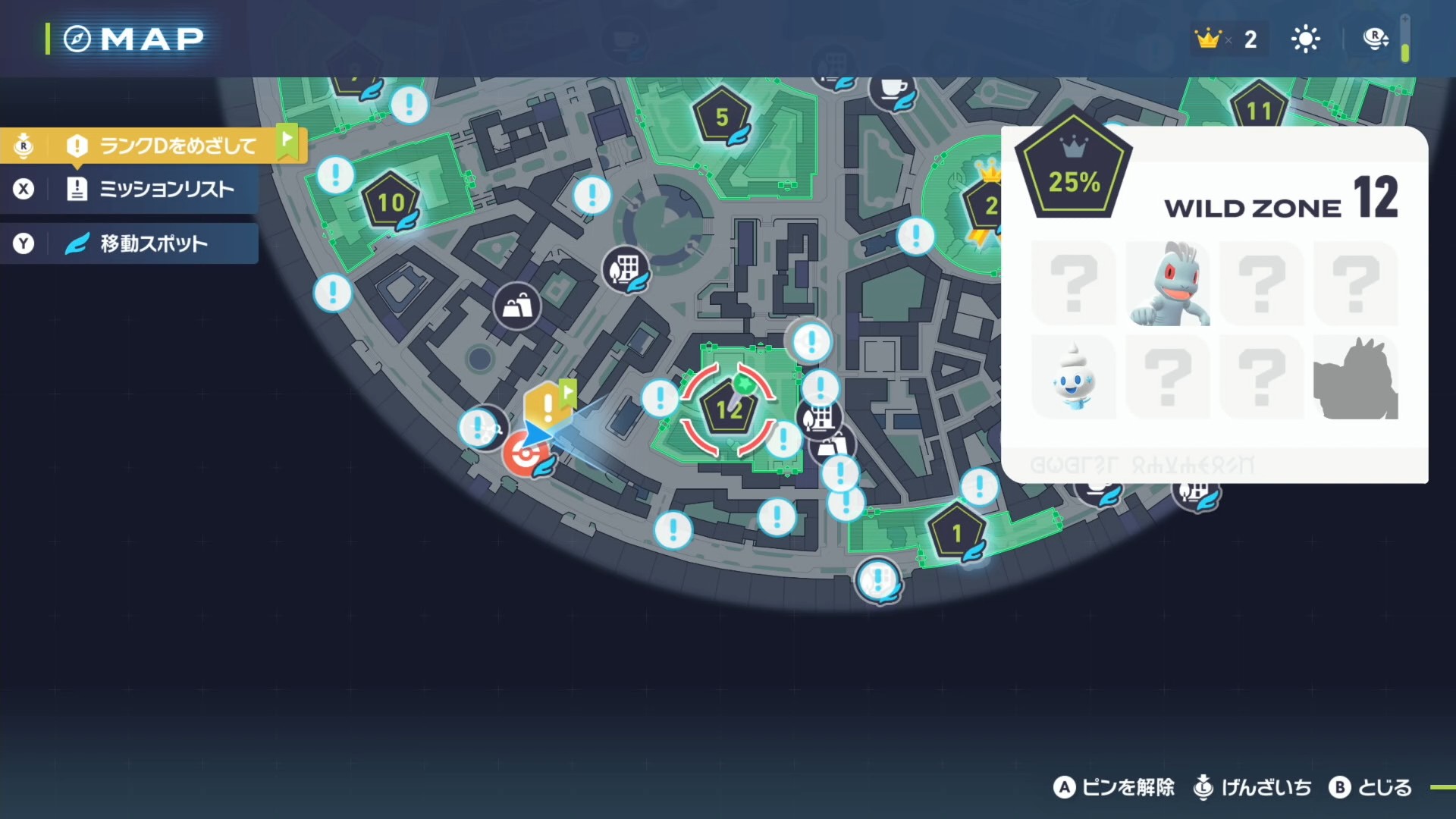Click the café coffee cup marker

tap(893, 89)
